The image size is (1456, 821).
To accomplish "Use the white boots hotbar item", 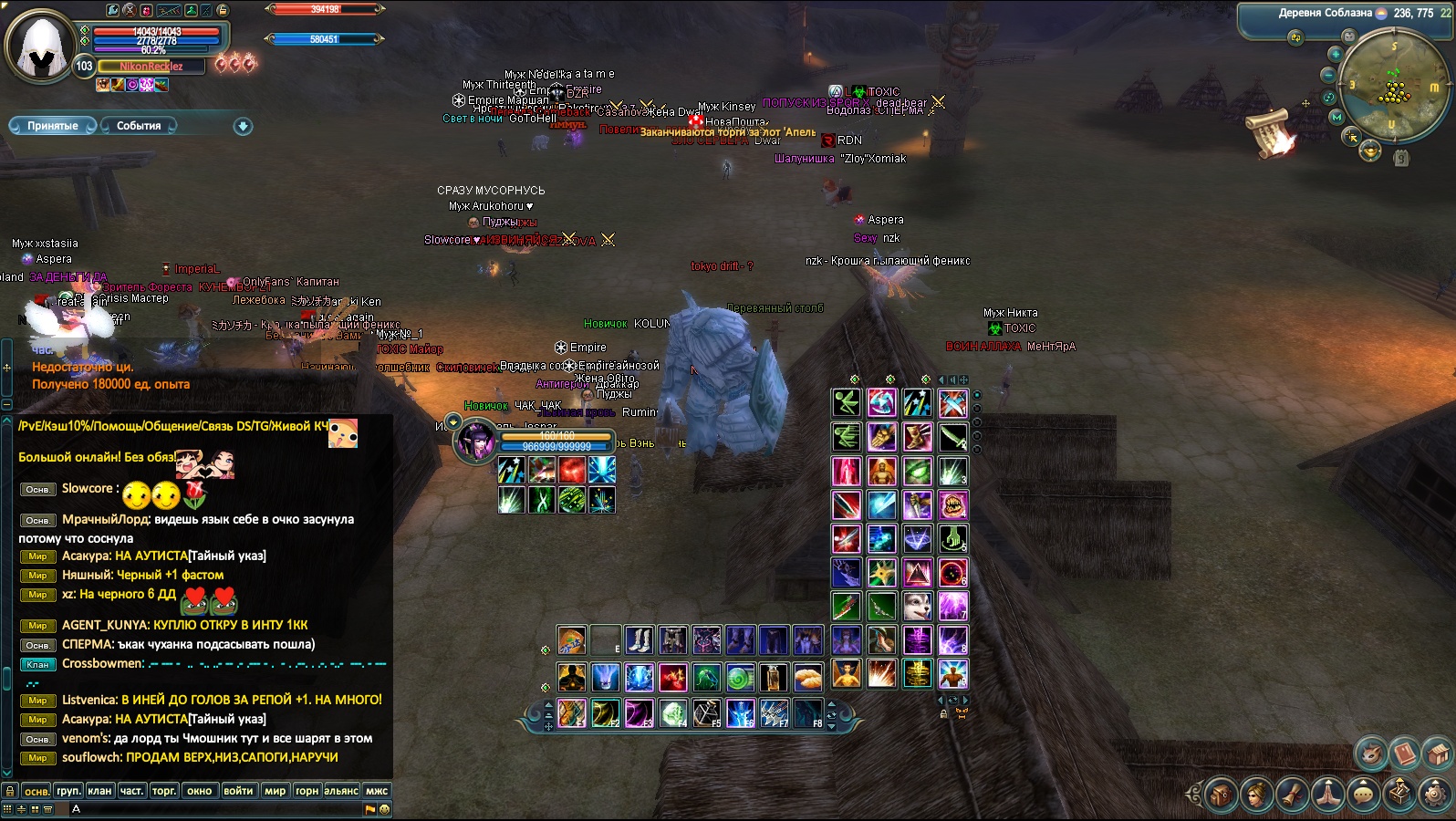I will pyautogui.click(x=639, y=640).
